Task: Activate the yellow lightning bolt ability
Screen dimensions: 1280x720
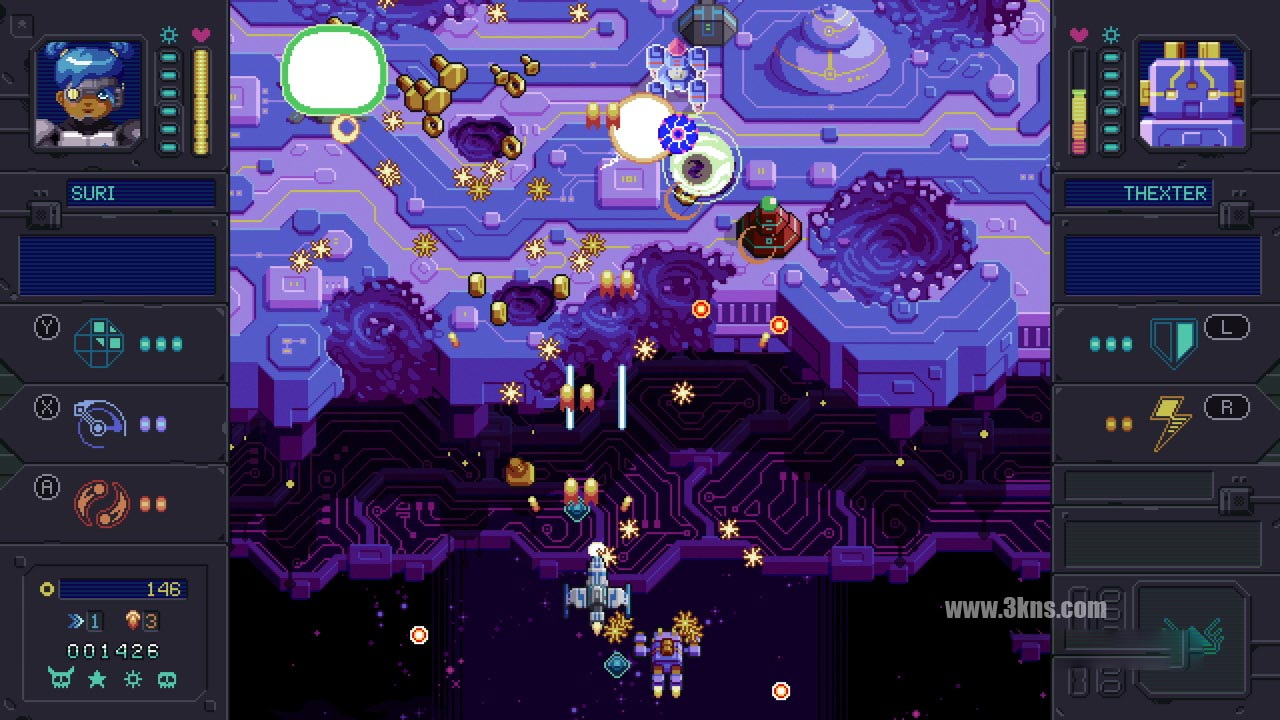Action: pyautogui.click(x=1168, y=423)
